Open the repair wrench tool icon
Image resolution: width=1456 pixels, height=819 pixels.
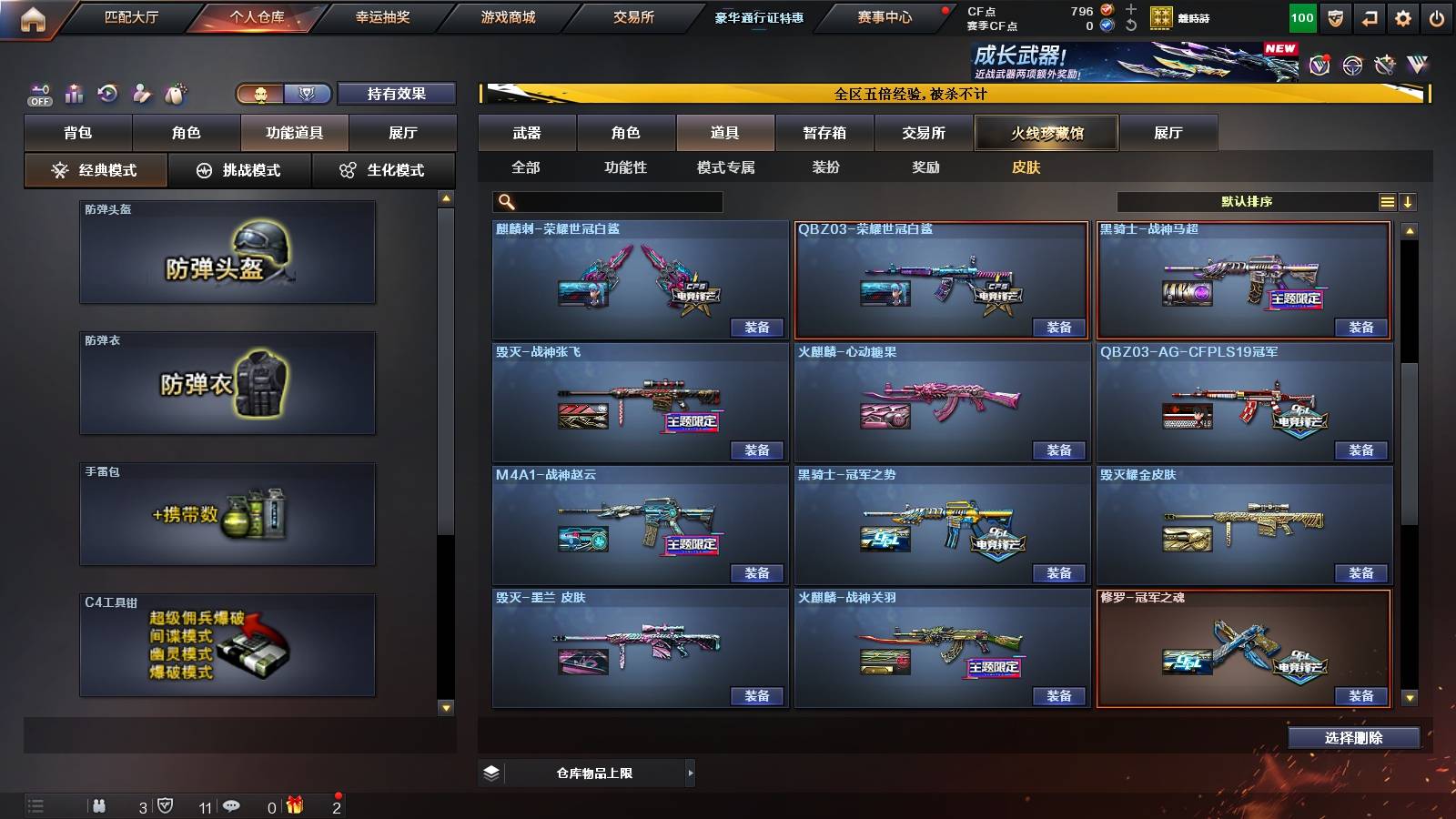point(142,93)
